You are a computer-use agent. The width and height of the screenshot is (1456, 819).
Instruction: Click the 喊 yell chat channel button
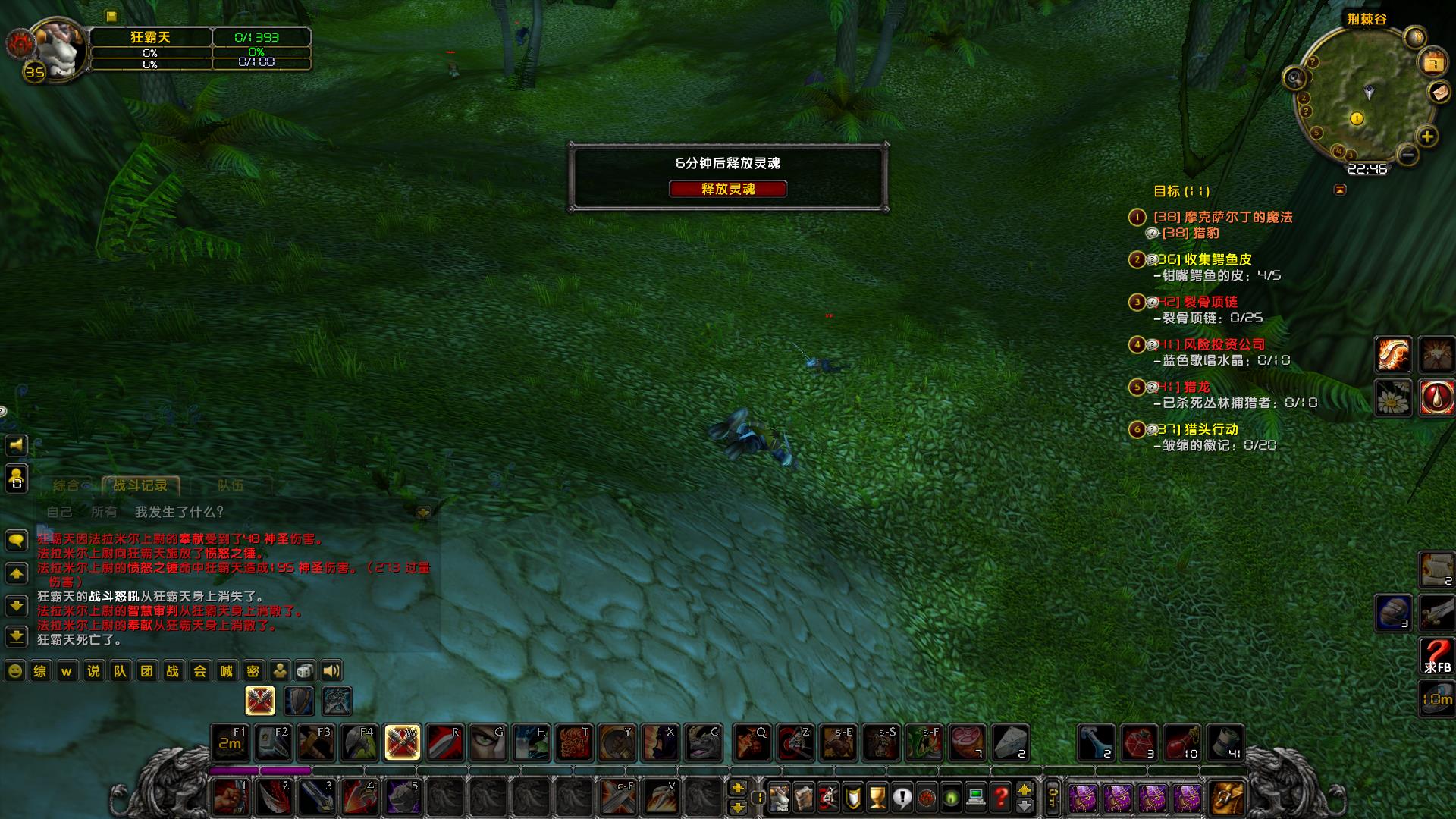tap(226, 671)
